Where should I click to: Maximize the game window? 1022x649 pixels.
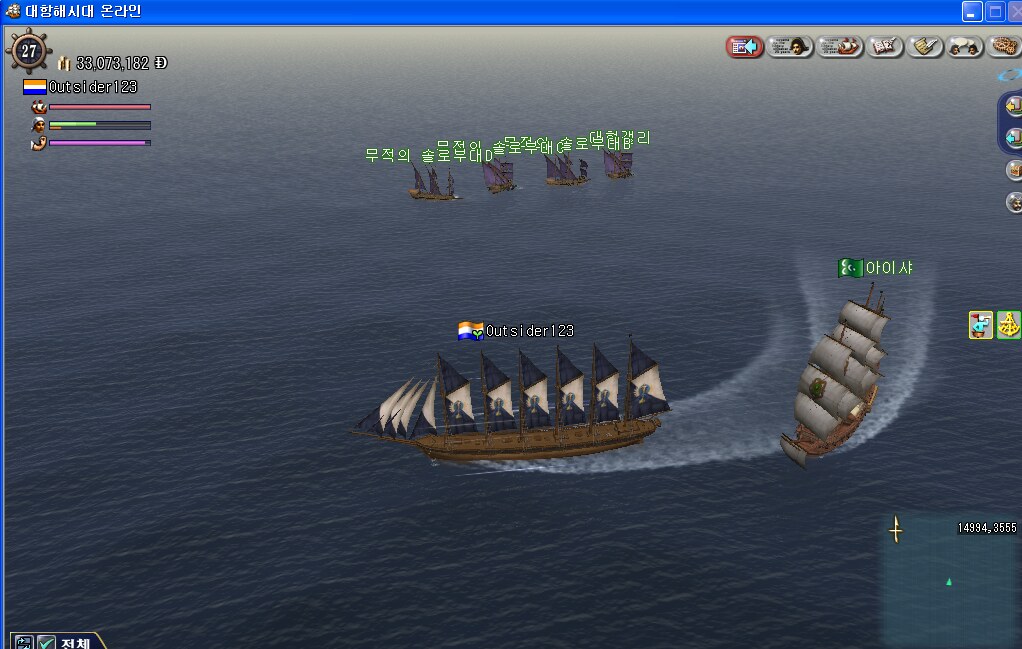[x=996, y=12]
